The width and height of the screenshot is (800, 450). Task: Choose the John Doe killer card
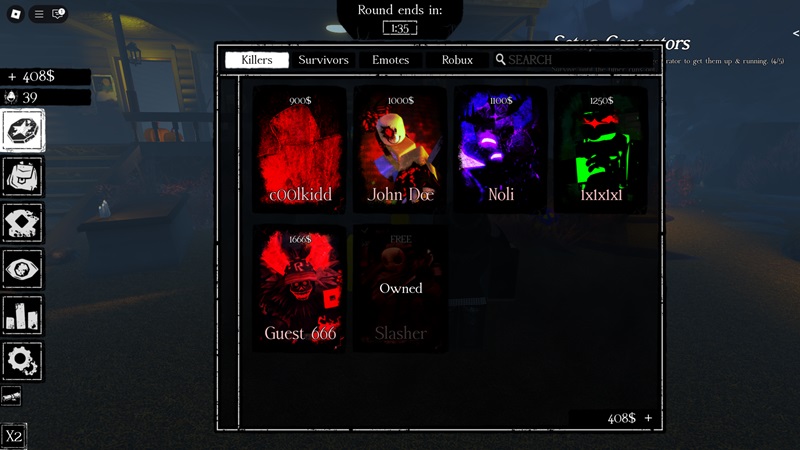(x=400, y=150)
